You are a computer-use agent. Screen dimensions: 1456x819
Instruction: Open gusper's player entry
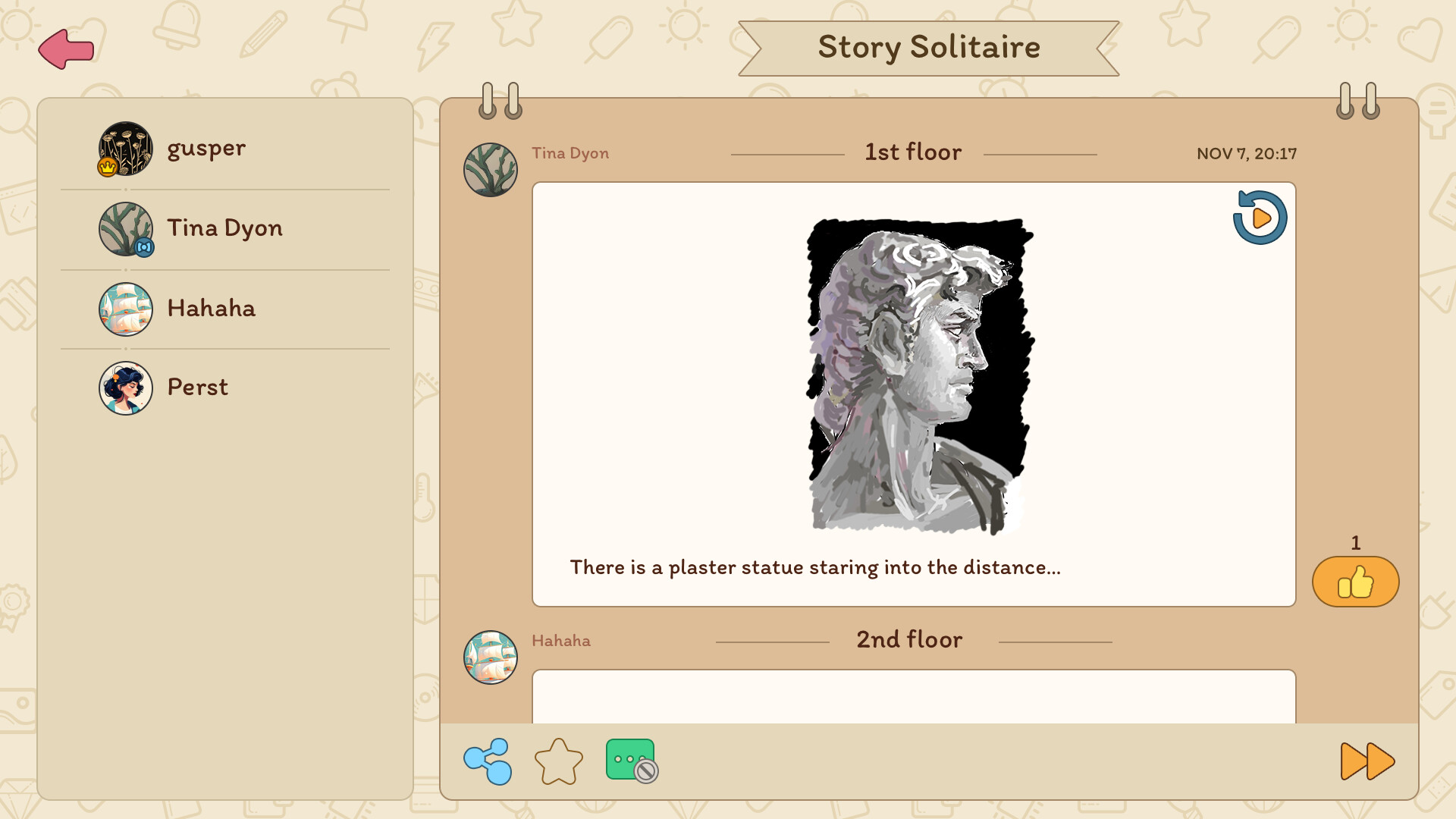tap(208, 149)
